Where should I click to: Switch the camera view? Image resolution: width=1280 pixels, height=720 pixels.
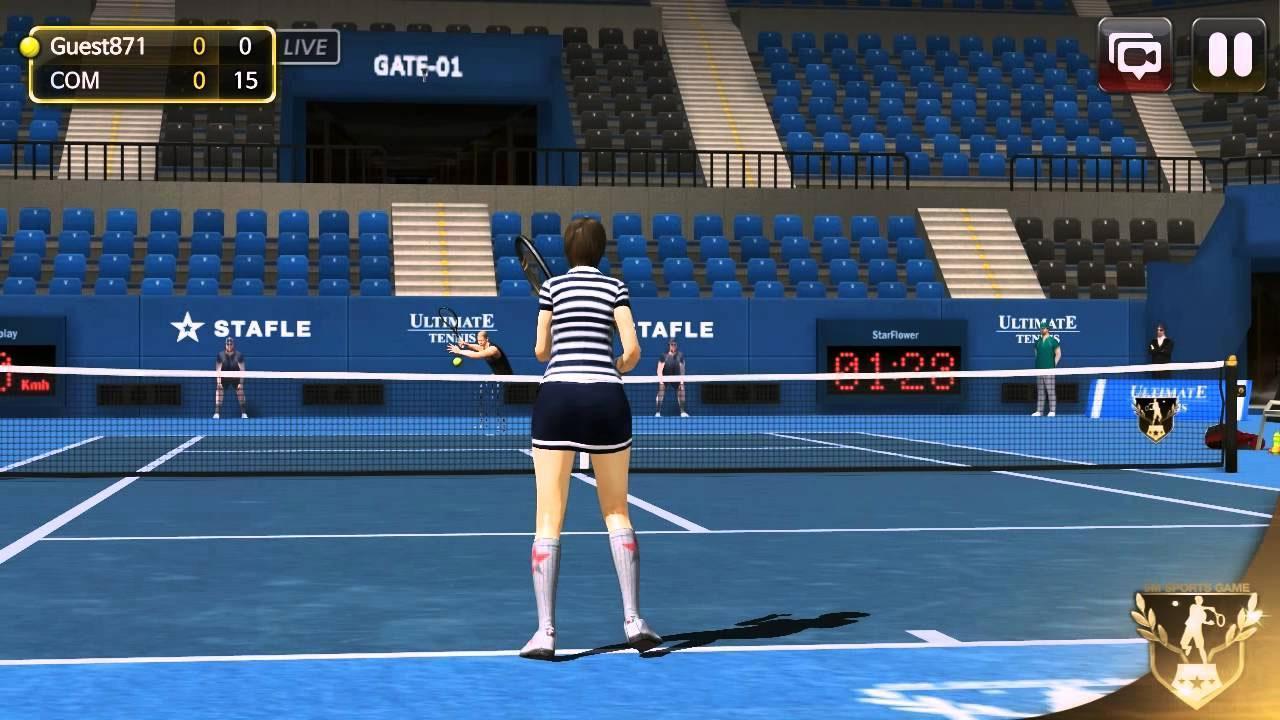click(1135, 55)
